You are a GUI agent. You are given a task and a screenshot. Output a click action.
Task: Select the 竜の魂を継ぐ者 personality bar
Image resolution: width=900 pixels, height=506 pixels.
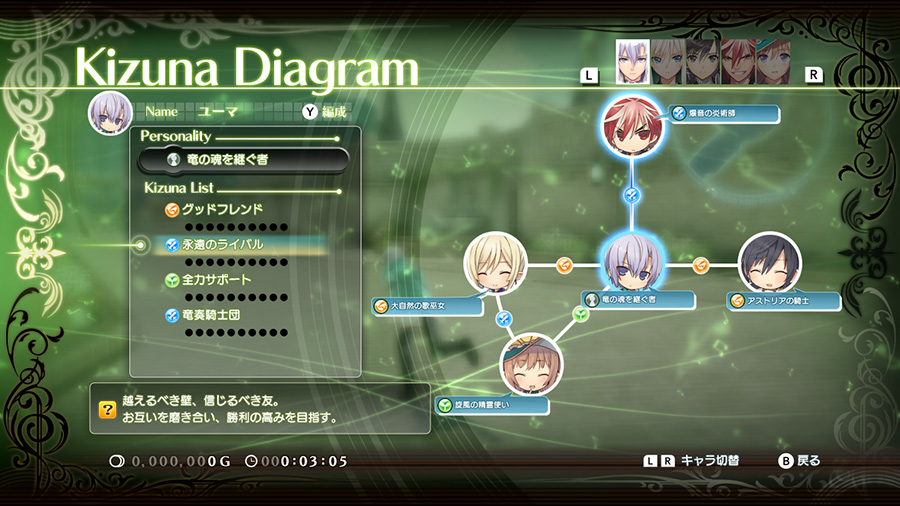244,160
